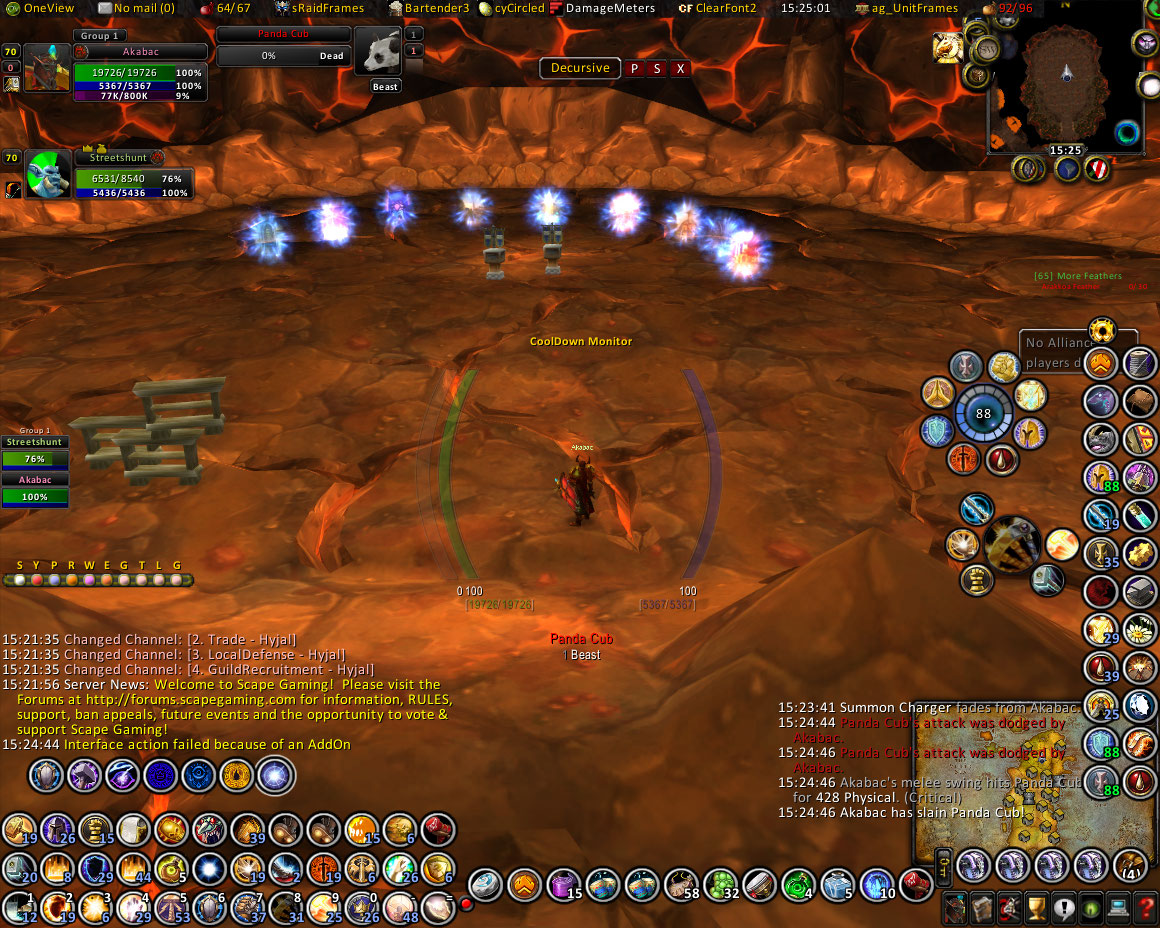Select Streetshunt's bar in raid frames
The image size is (1160, 928).
[x=35, y=460]
